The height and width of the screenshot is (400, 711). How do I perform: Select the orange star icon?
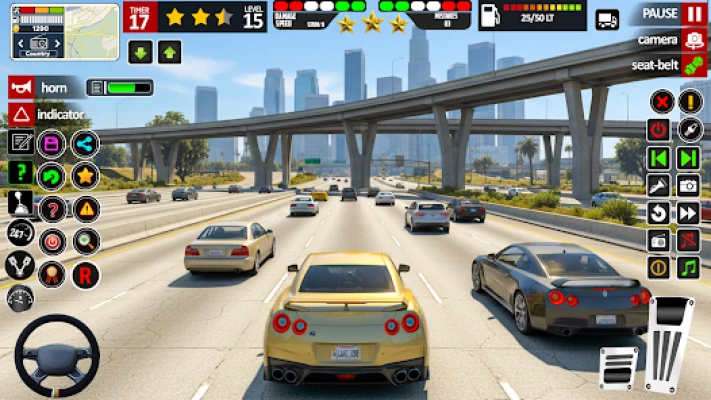[x=85, y=176]
